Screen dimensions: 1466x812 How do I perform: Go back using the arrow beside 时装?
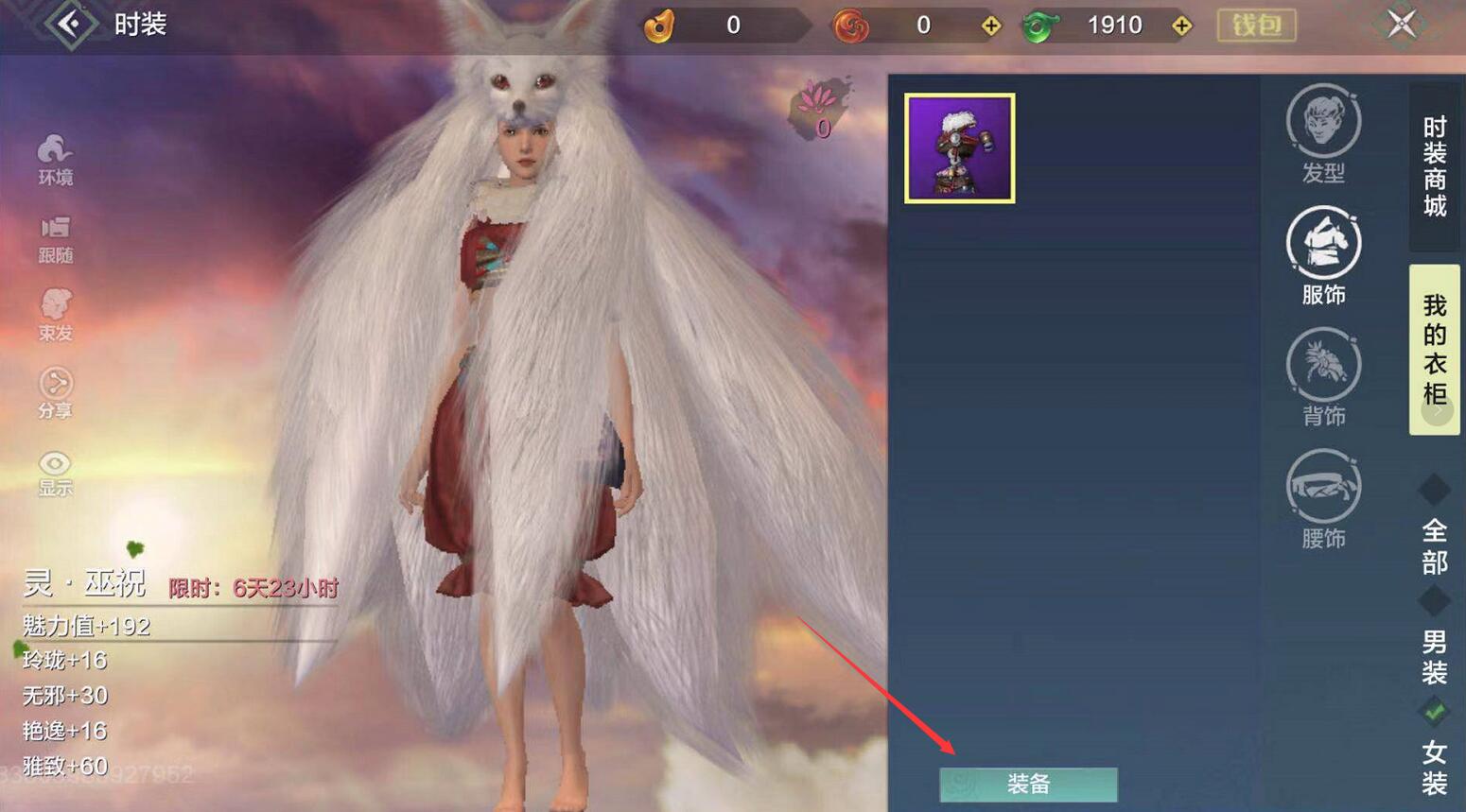click(x=69, y=24)
